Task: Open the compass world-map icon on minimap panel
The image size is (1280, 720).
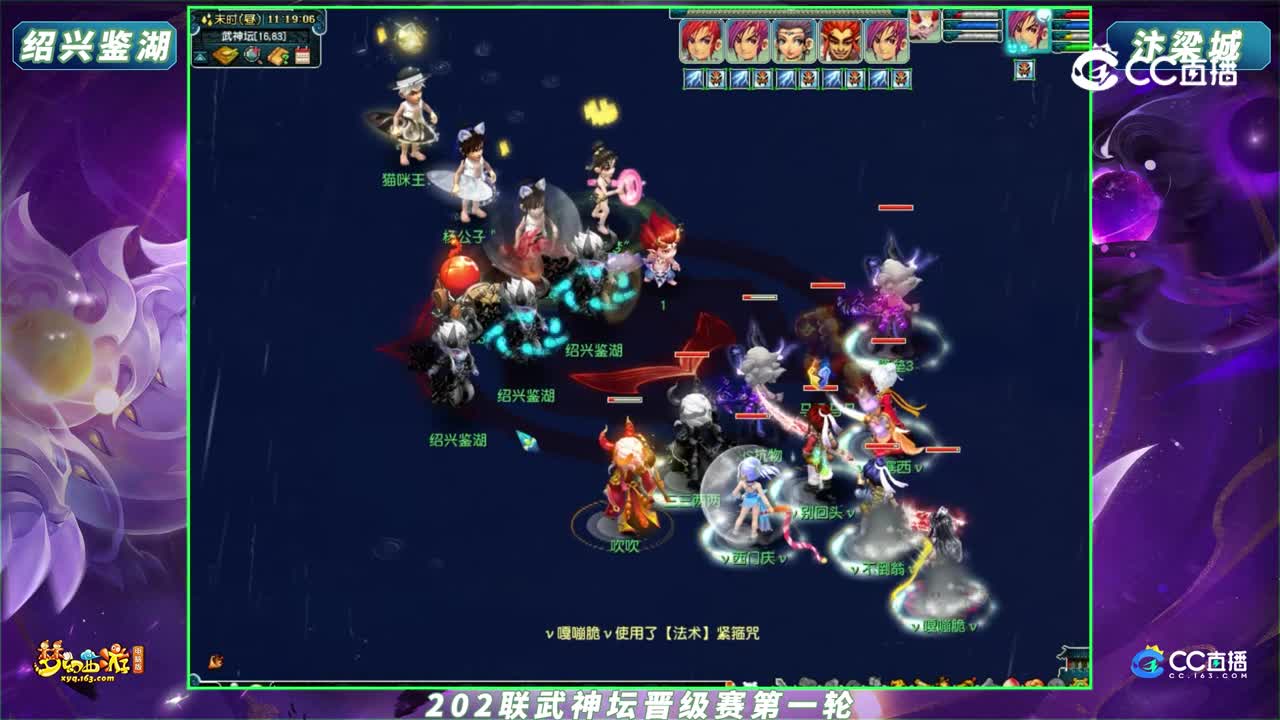Action: [251, 55]
